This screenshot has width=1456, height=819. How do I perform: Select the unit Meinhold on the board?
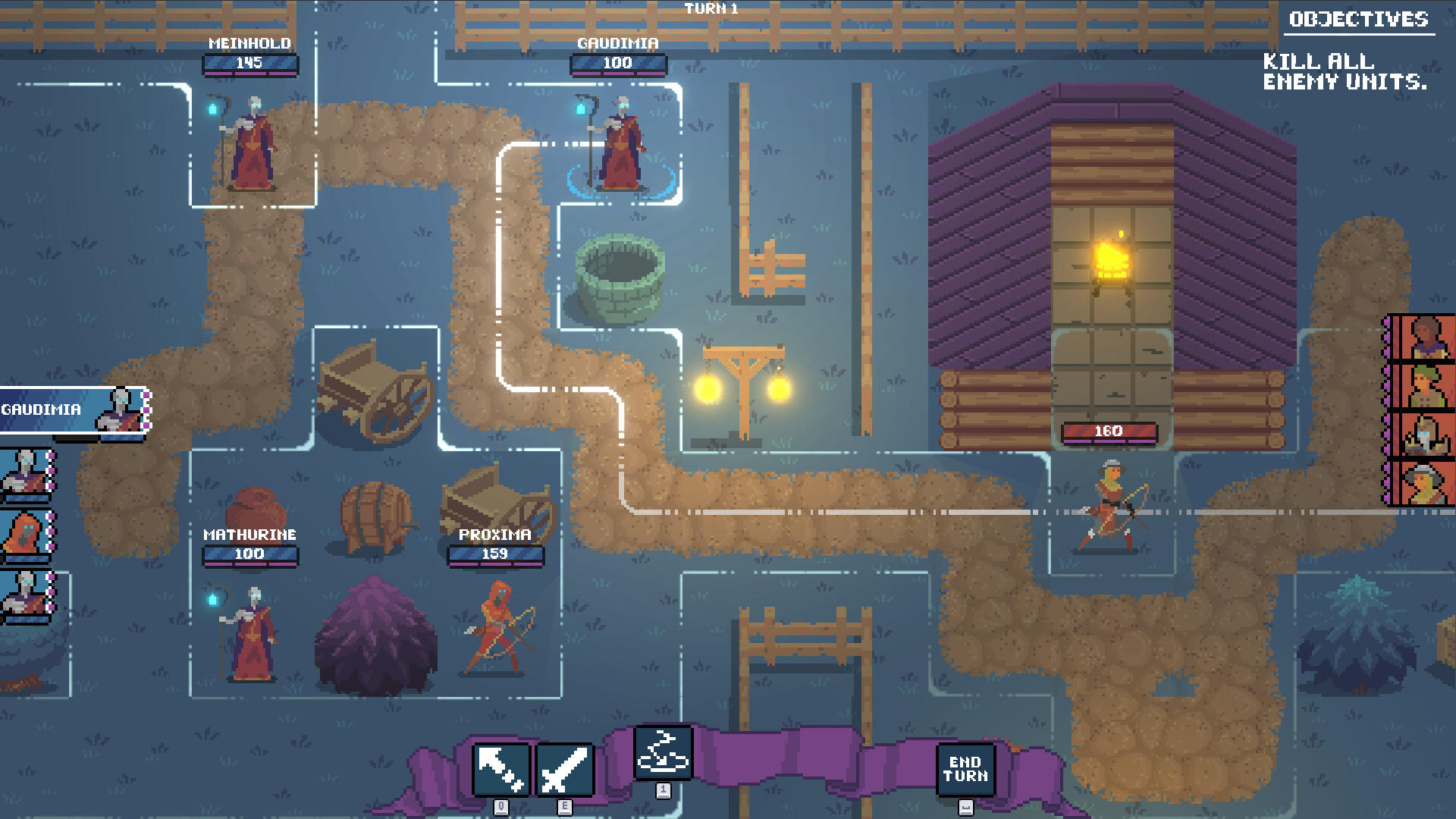click(250, 144)
